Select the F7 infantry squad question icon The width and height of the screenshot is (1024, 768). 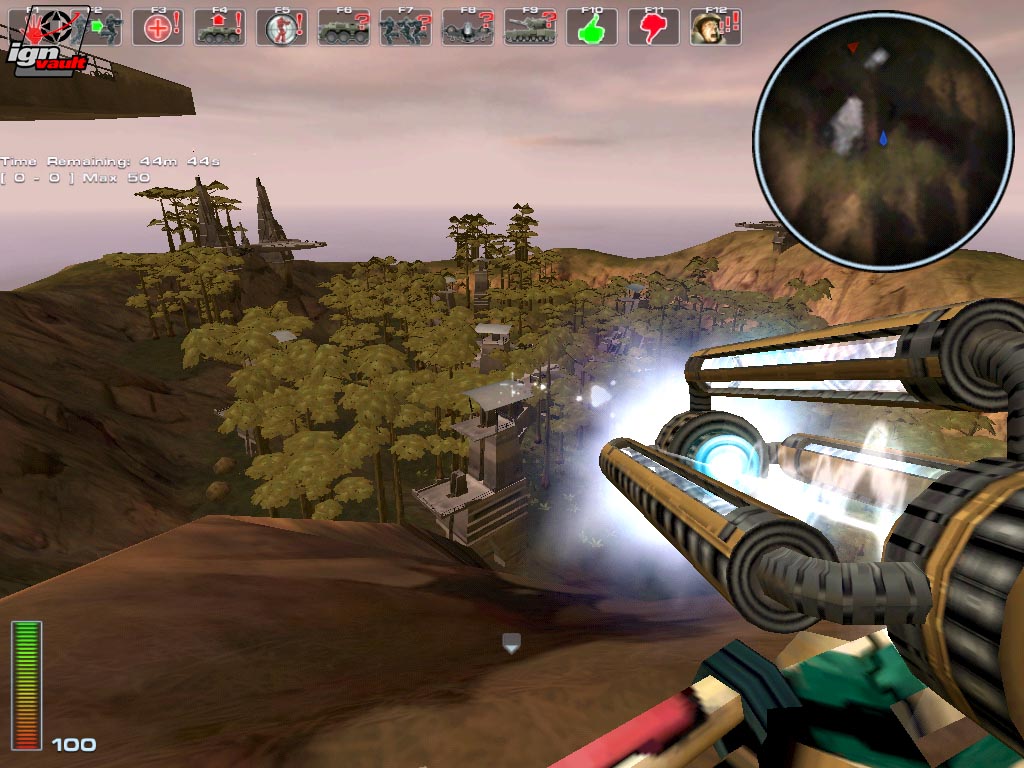click(x=406, y=27)
